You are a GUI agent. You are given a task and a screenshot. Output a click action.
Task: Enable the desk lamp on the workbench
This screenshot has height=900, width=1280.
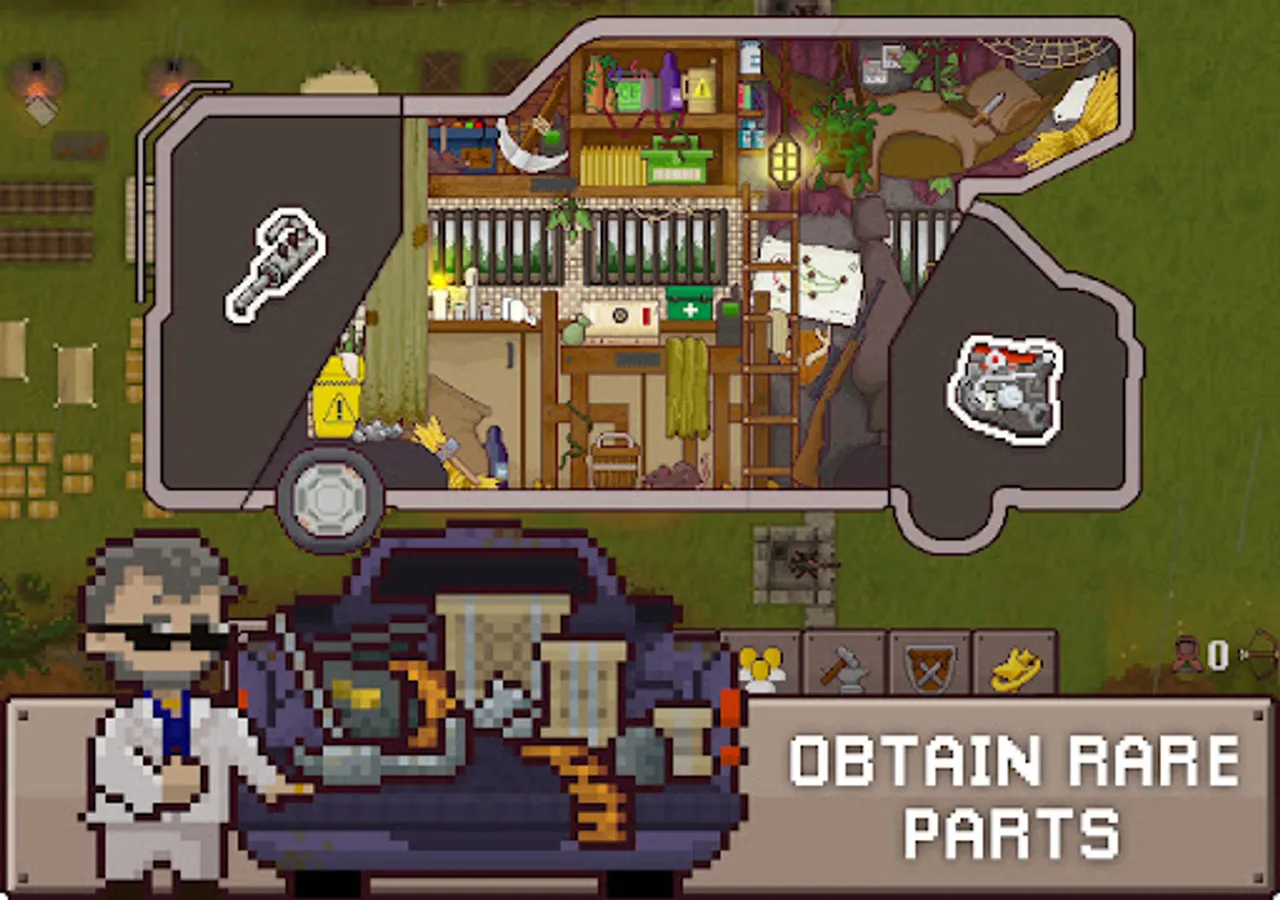[x=438, y=287]
